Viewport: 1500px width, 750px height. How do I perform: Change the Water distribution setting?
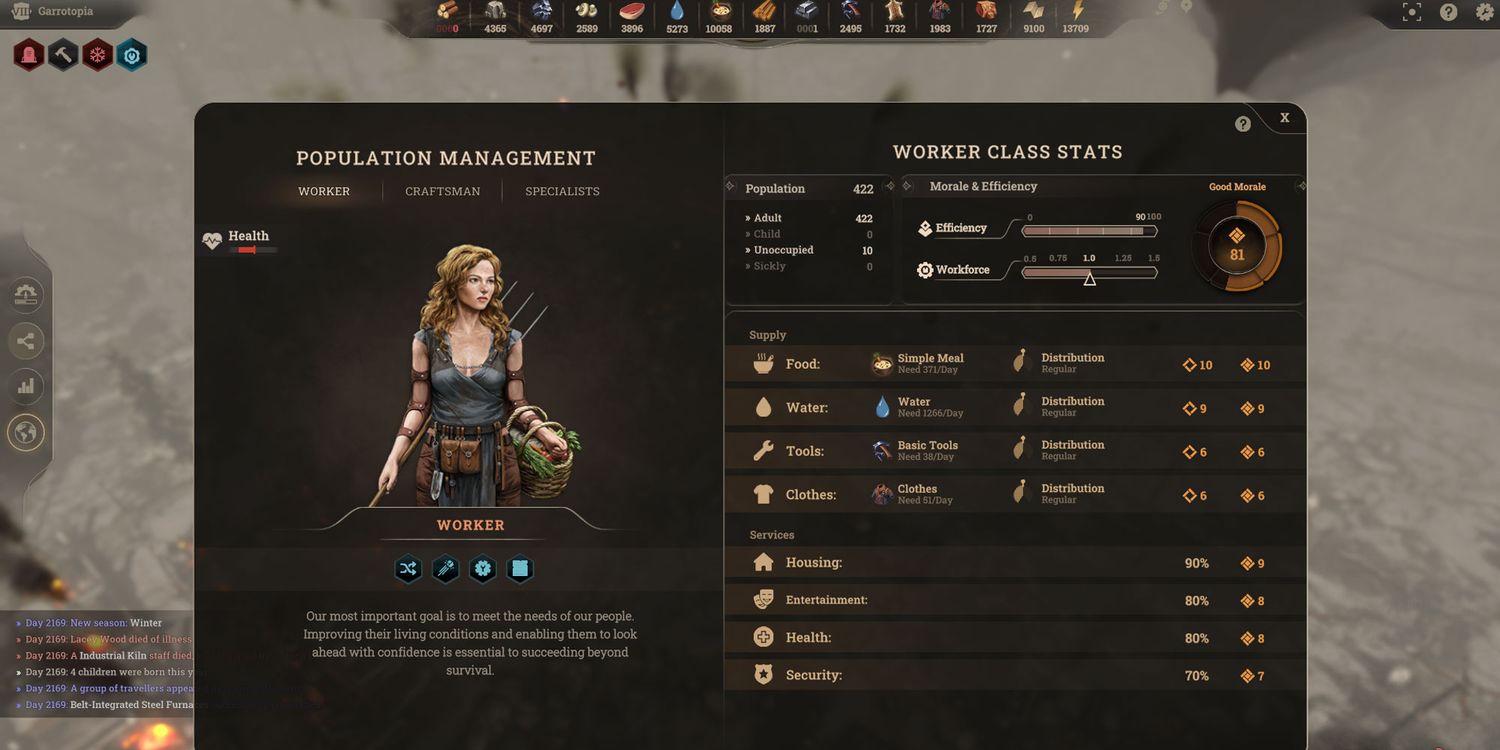(1071, 407)
